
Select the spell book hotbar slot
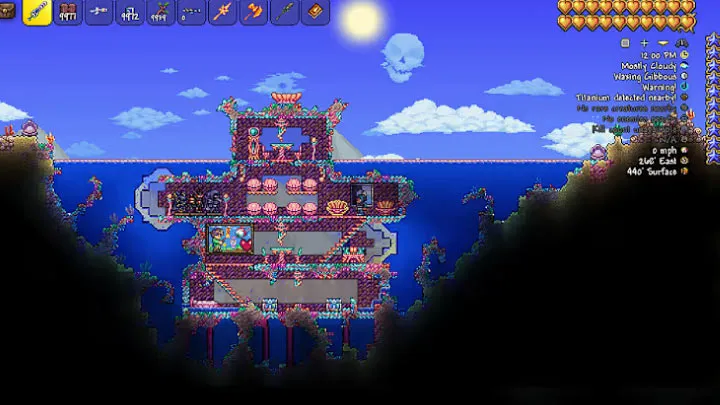[x=314, y=13]
